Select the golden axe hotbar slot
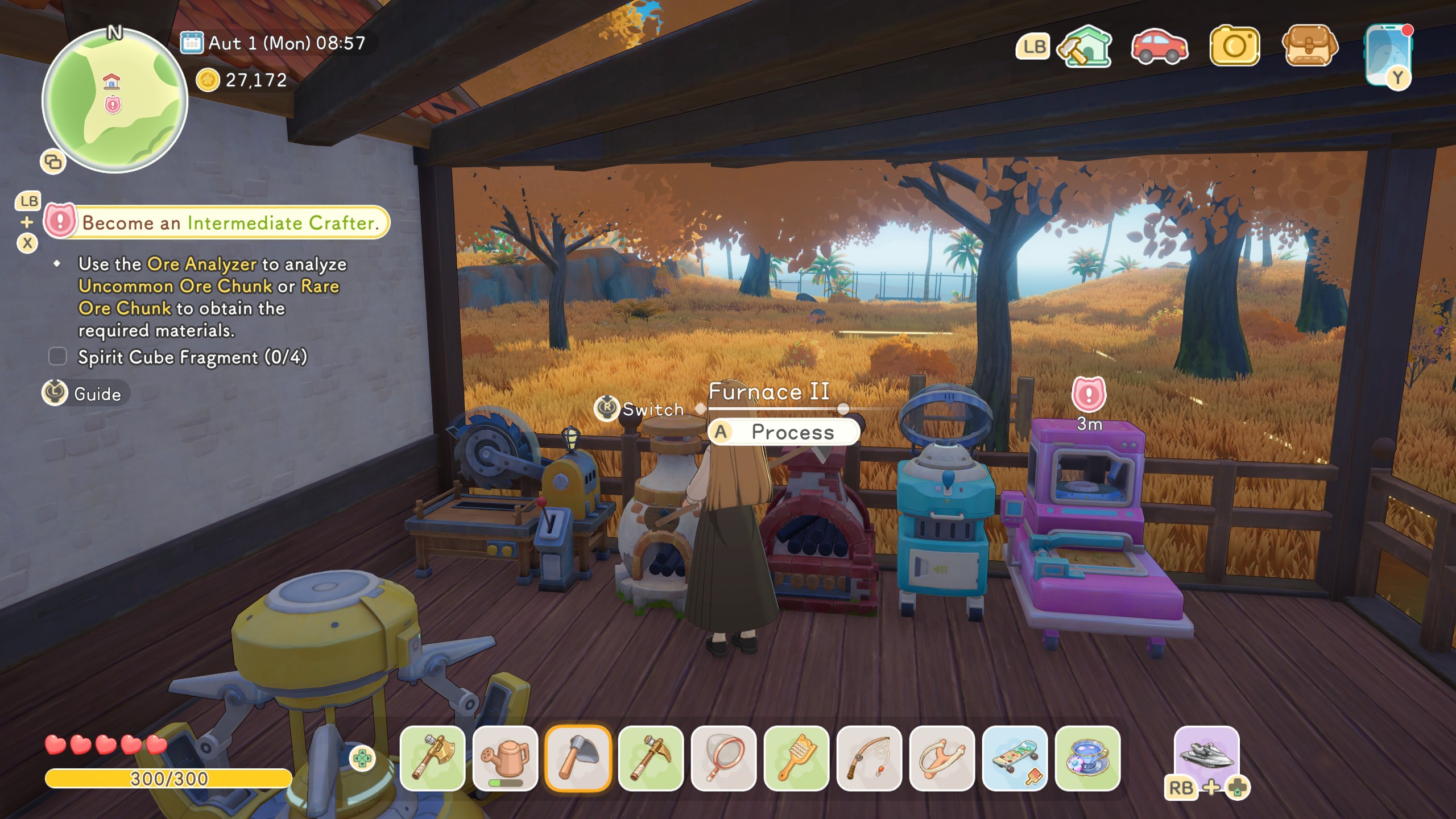This screenshot has width=1456, height=819. pyautogui.click(x=432, y=758)
